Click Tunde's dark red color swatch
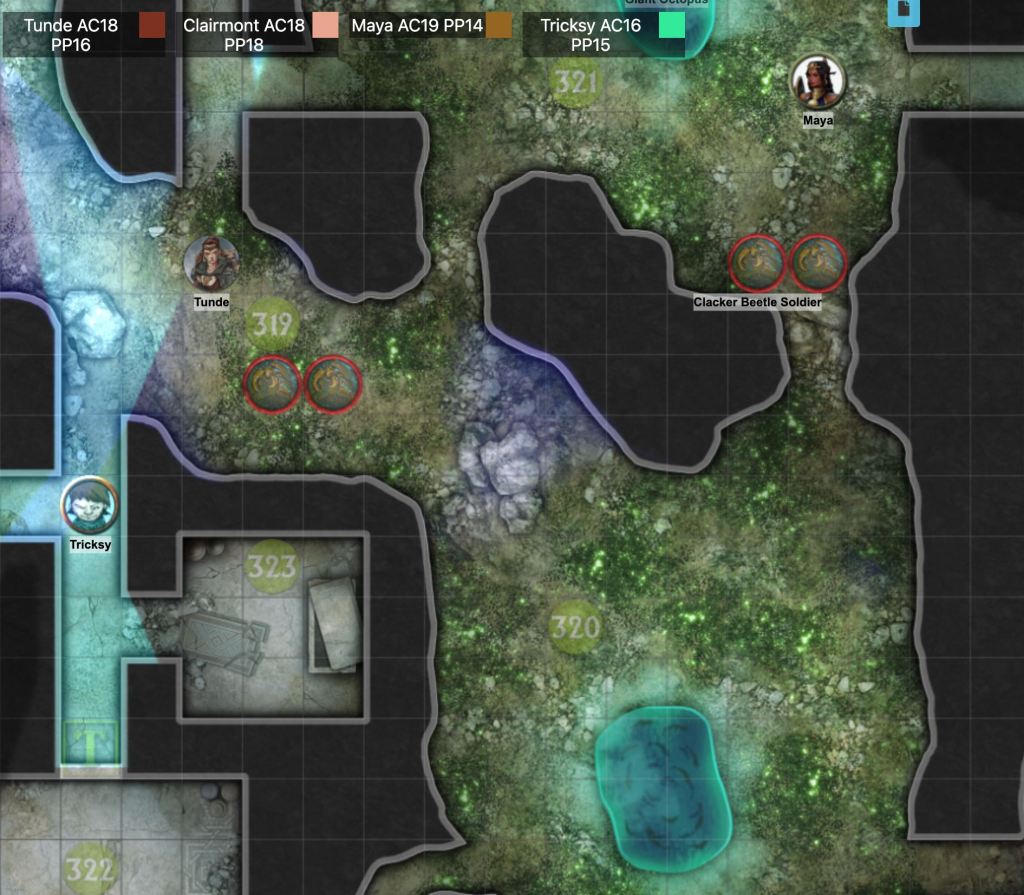 coord(152,26)
